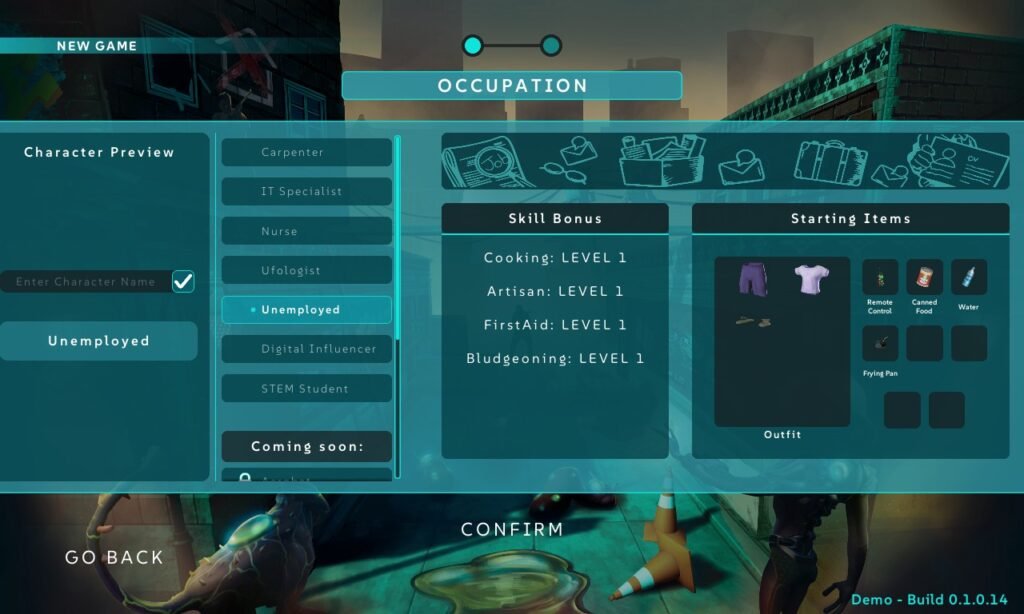Click the white t-shirt outfit piece
Screen dimensions: 1024x614
point(810,279)
